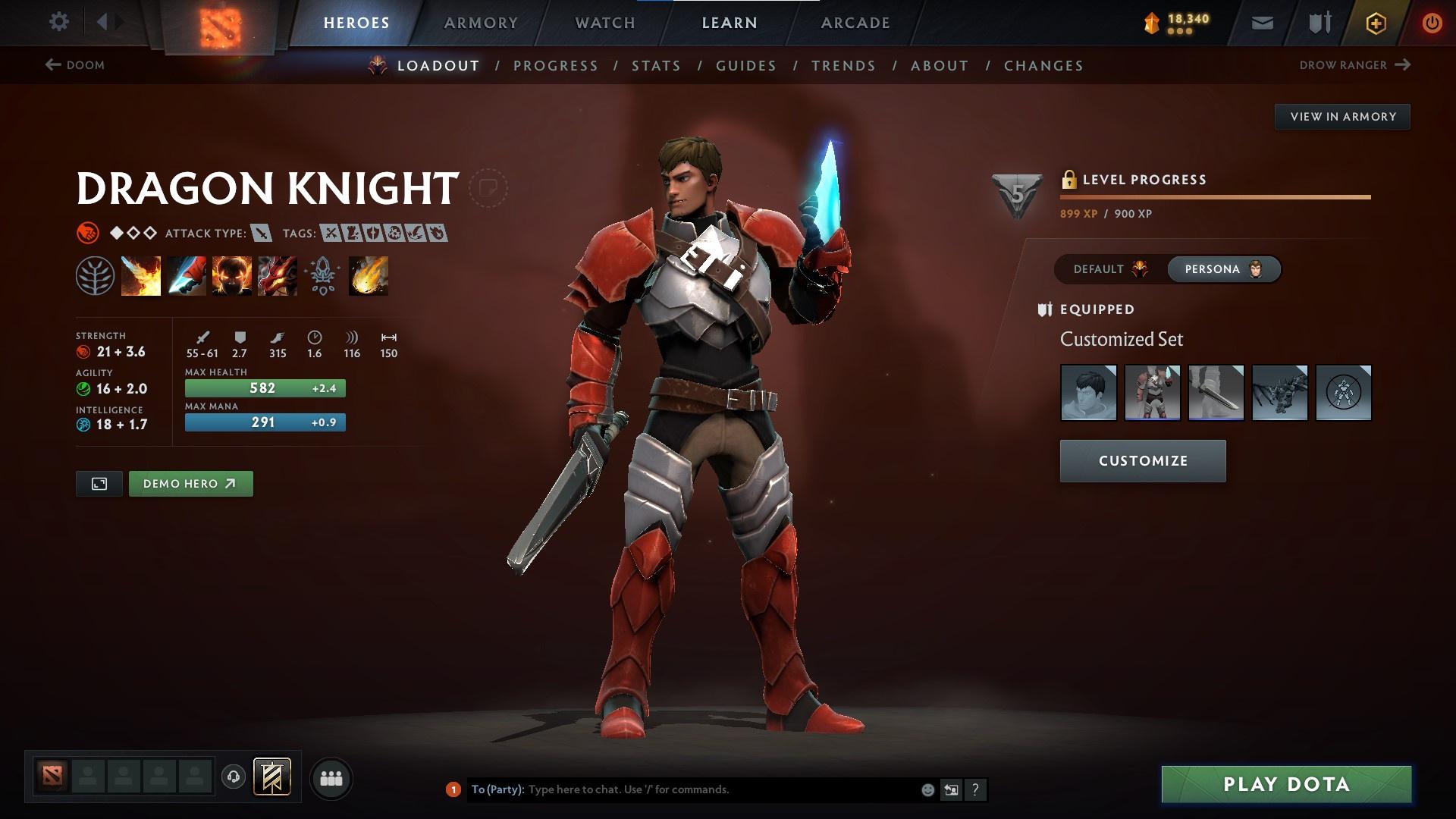This screenshot has width=1456, height=819.
Task: Switch to Persona appearance
Action: [x=1222, y=268]
